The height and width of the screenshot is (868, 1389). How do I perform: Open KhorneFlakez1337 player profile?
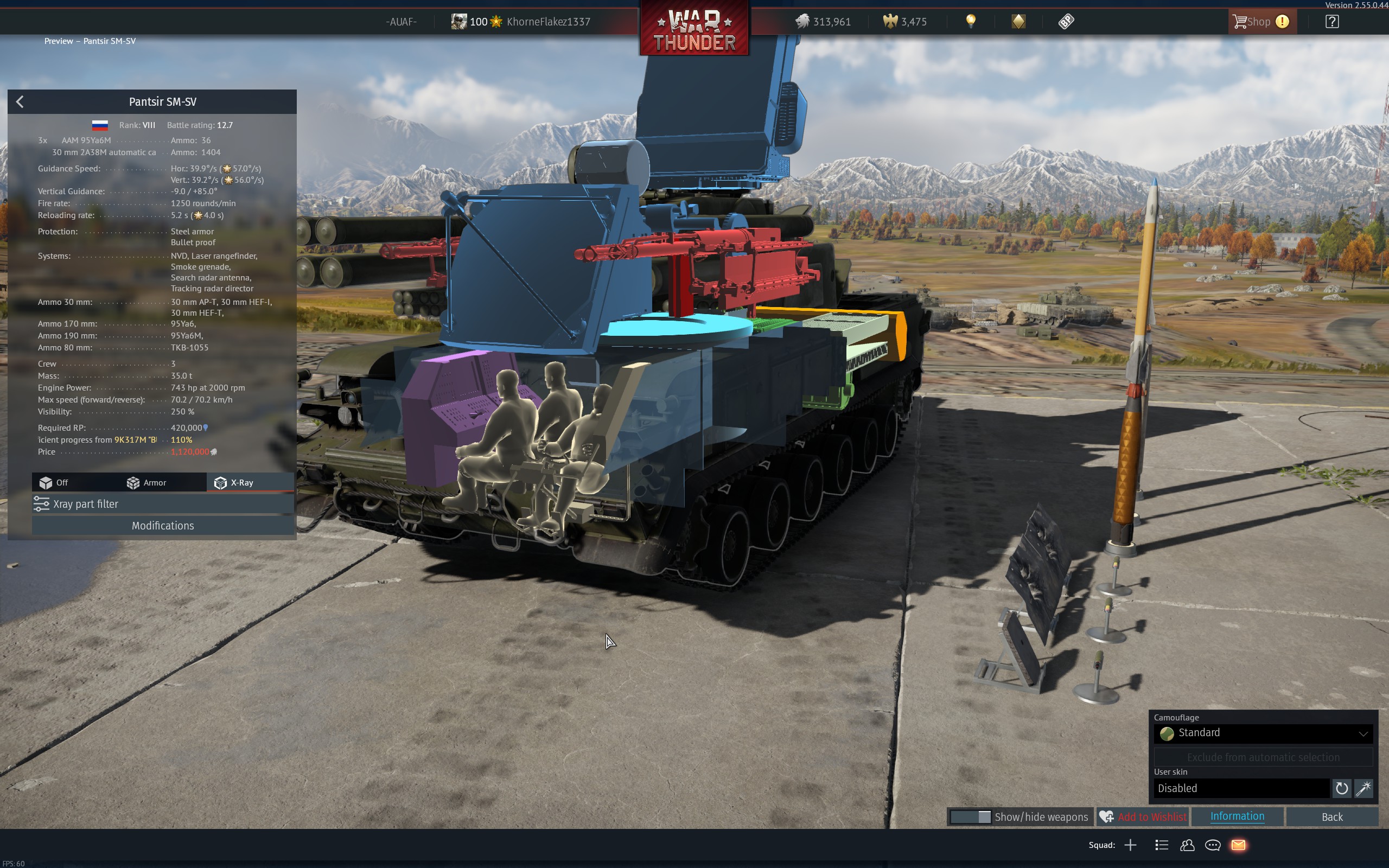[547, 22]
